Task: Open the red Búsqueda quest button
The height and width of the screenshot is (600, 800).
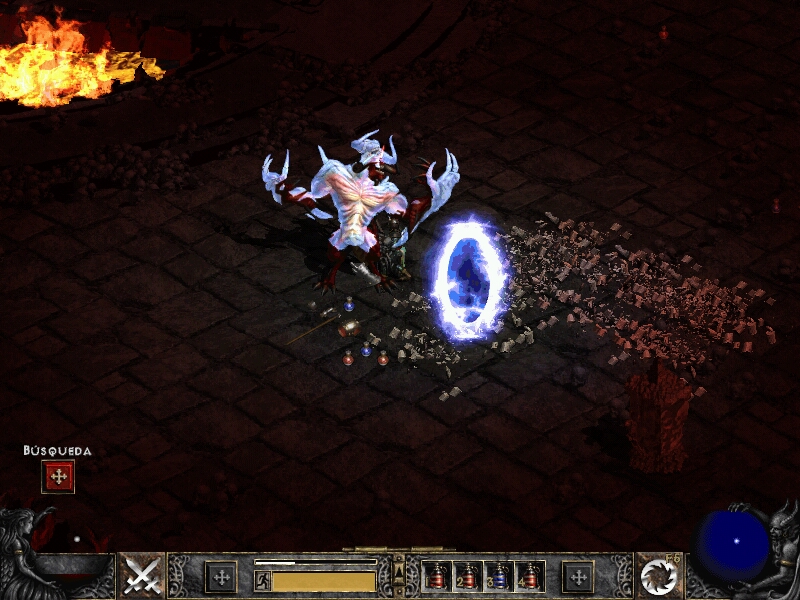Action: (x=58, y=477)
